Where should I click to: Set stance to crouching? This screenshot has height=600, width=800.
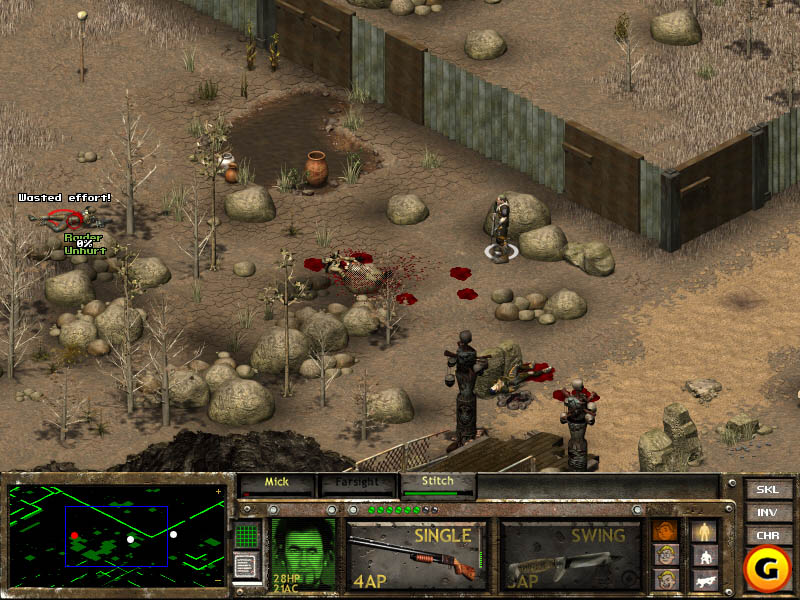coord(705,555)
